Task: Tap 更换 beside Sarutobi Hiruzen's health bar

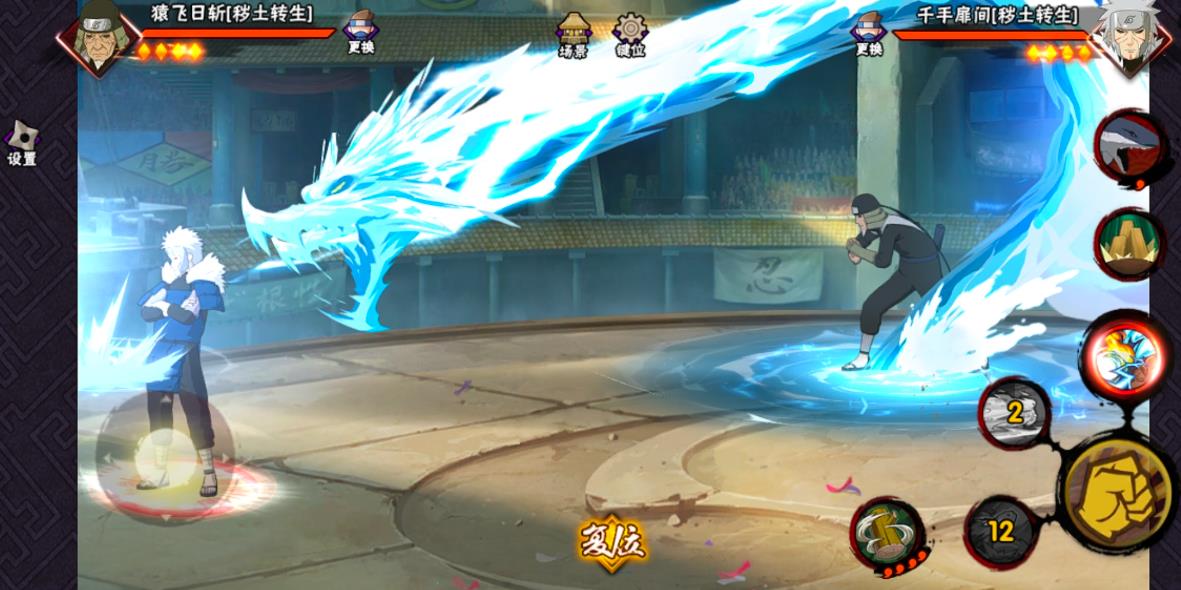Action: point(360,32)
